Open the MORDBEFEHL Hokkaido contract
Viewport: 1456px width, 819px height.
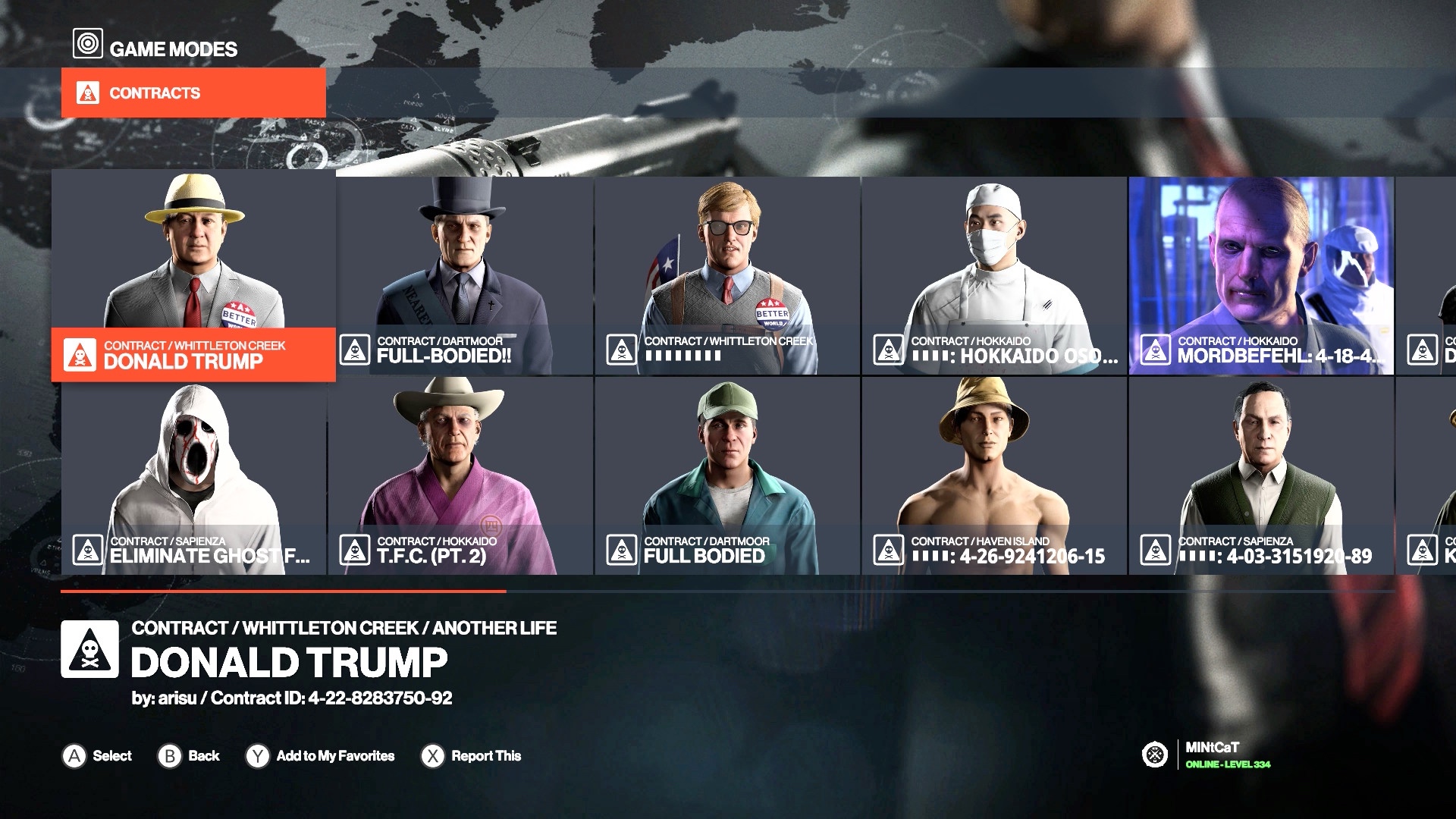pyautogui.click(x=1260, y=276)
